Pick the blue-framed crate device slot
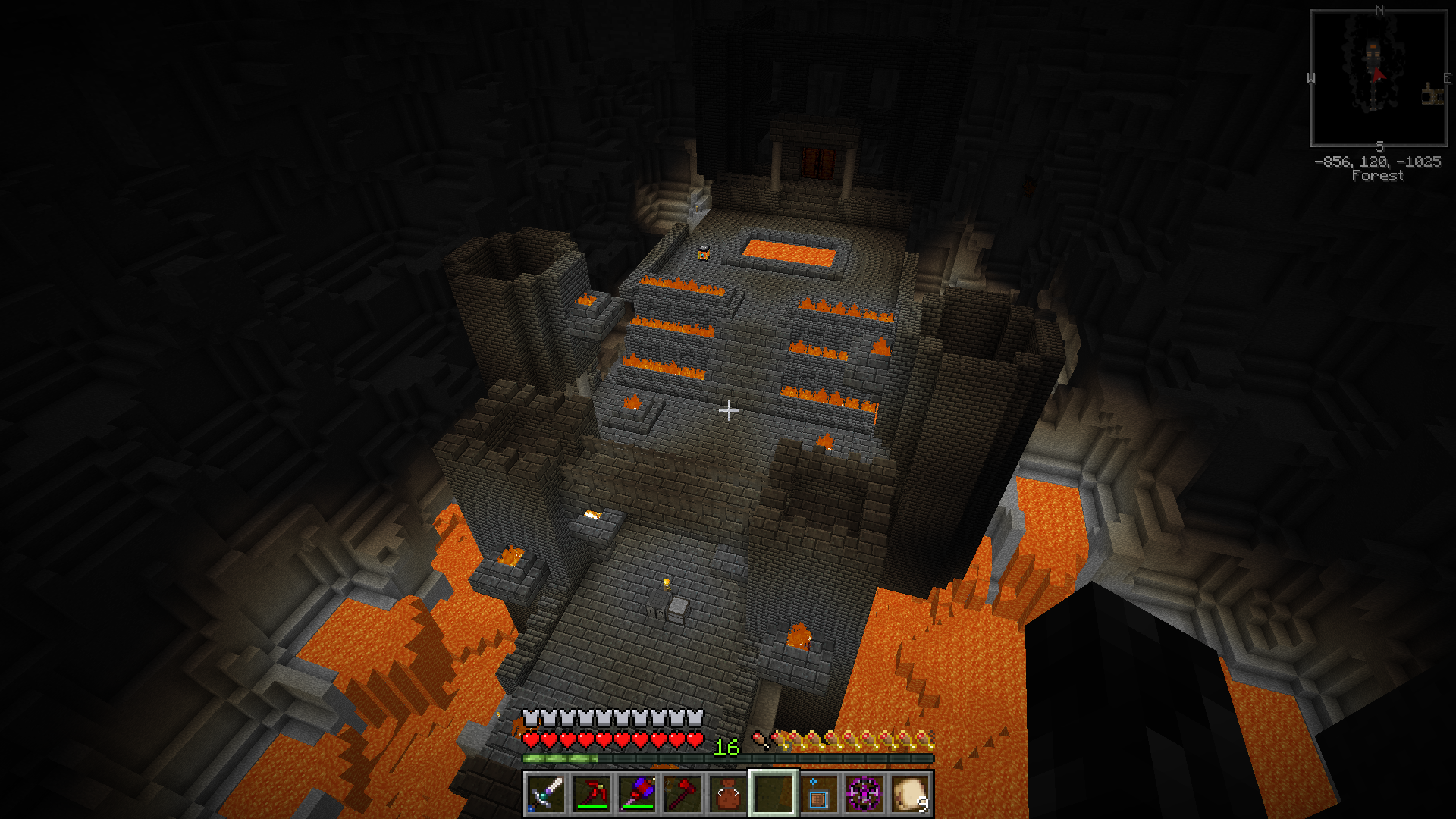Screen dimensions: 1456x819 point(818,794)
